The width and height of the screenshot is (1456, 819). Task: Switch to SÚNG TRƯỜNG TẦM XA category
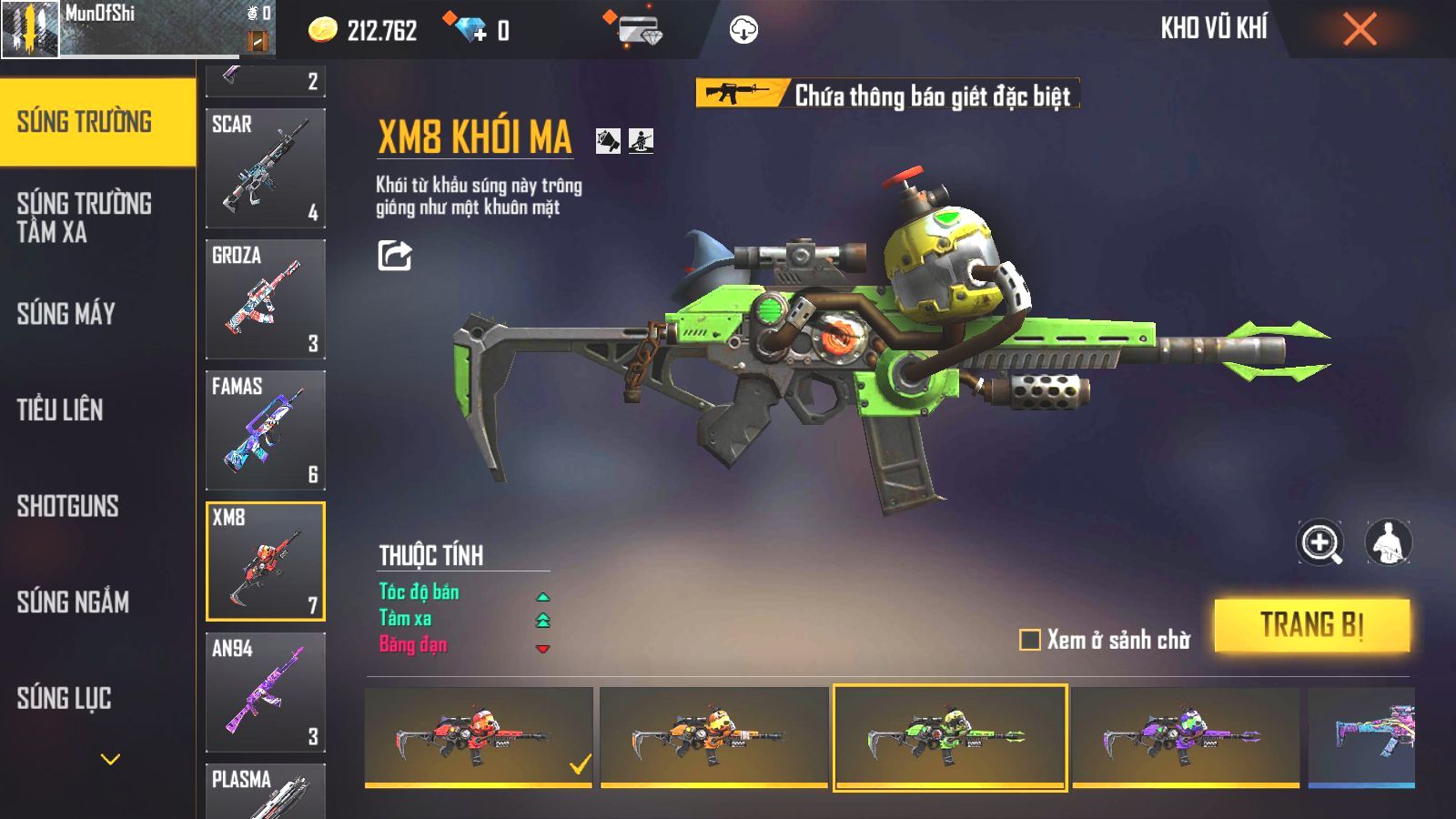(x=85, y=217)
